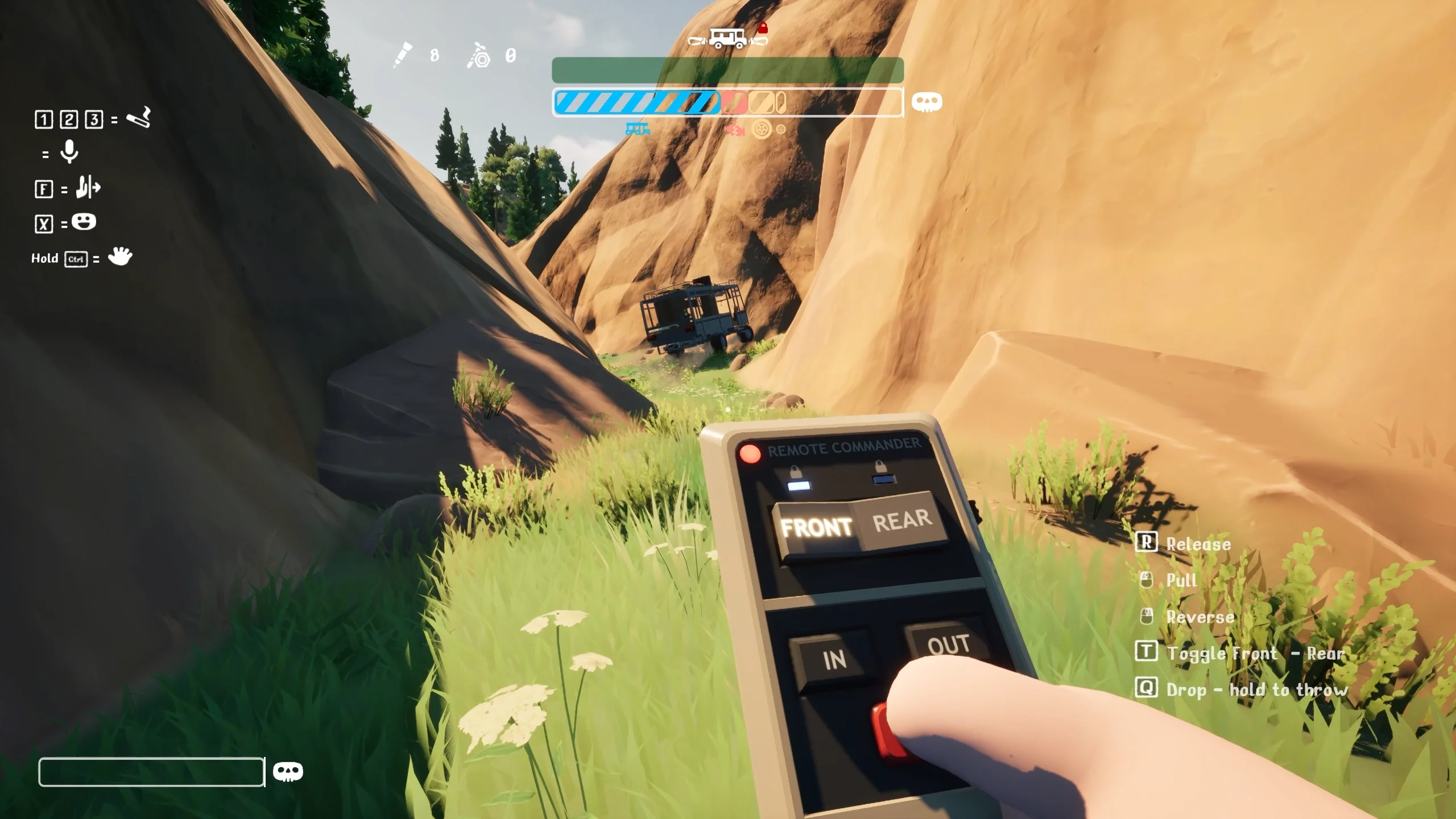Click the skull beside the vehicle bar
The height and width of the screenshot is (819, 1456).
(x=926, y=102)
